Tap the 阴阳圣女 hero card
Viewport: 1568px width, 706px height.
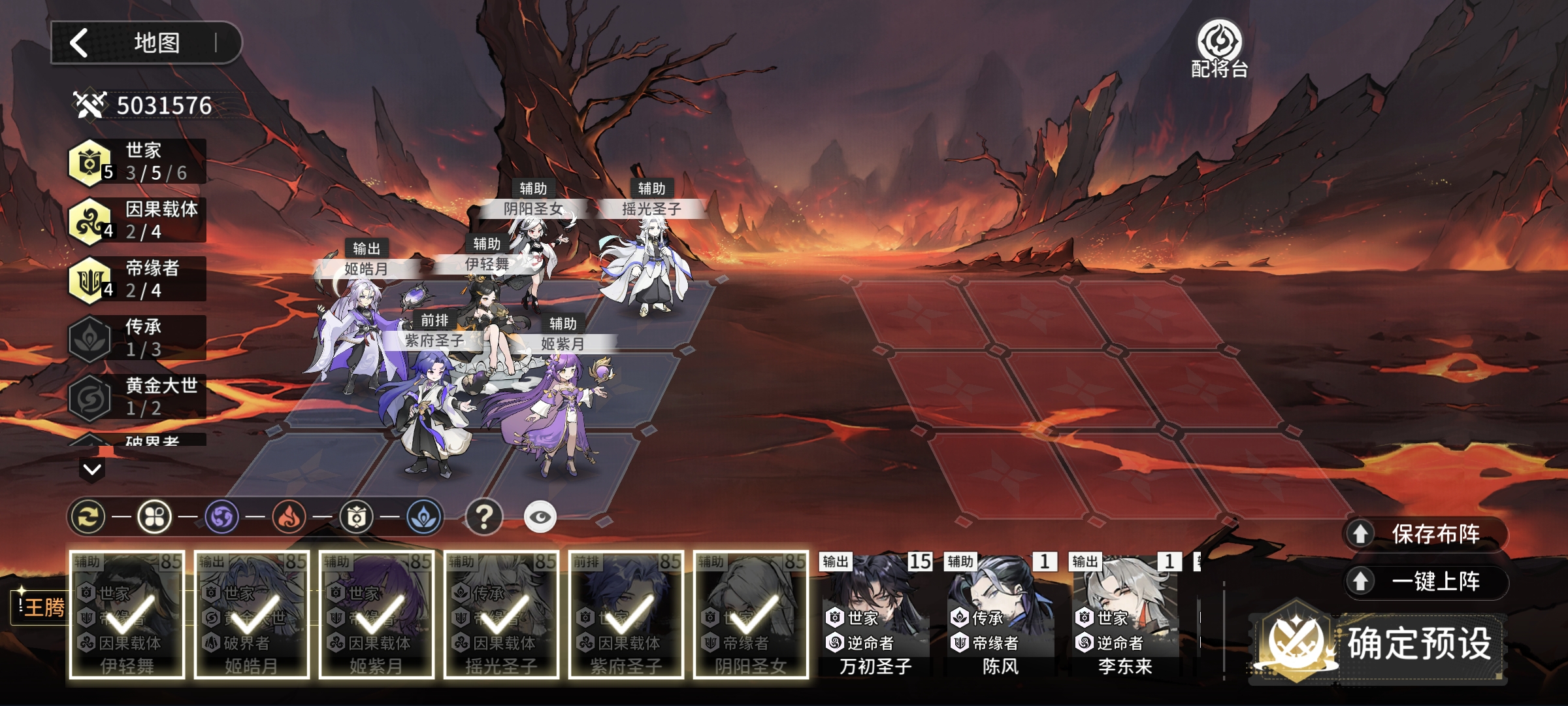click(x=751, y=614)
